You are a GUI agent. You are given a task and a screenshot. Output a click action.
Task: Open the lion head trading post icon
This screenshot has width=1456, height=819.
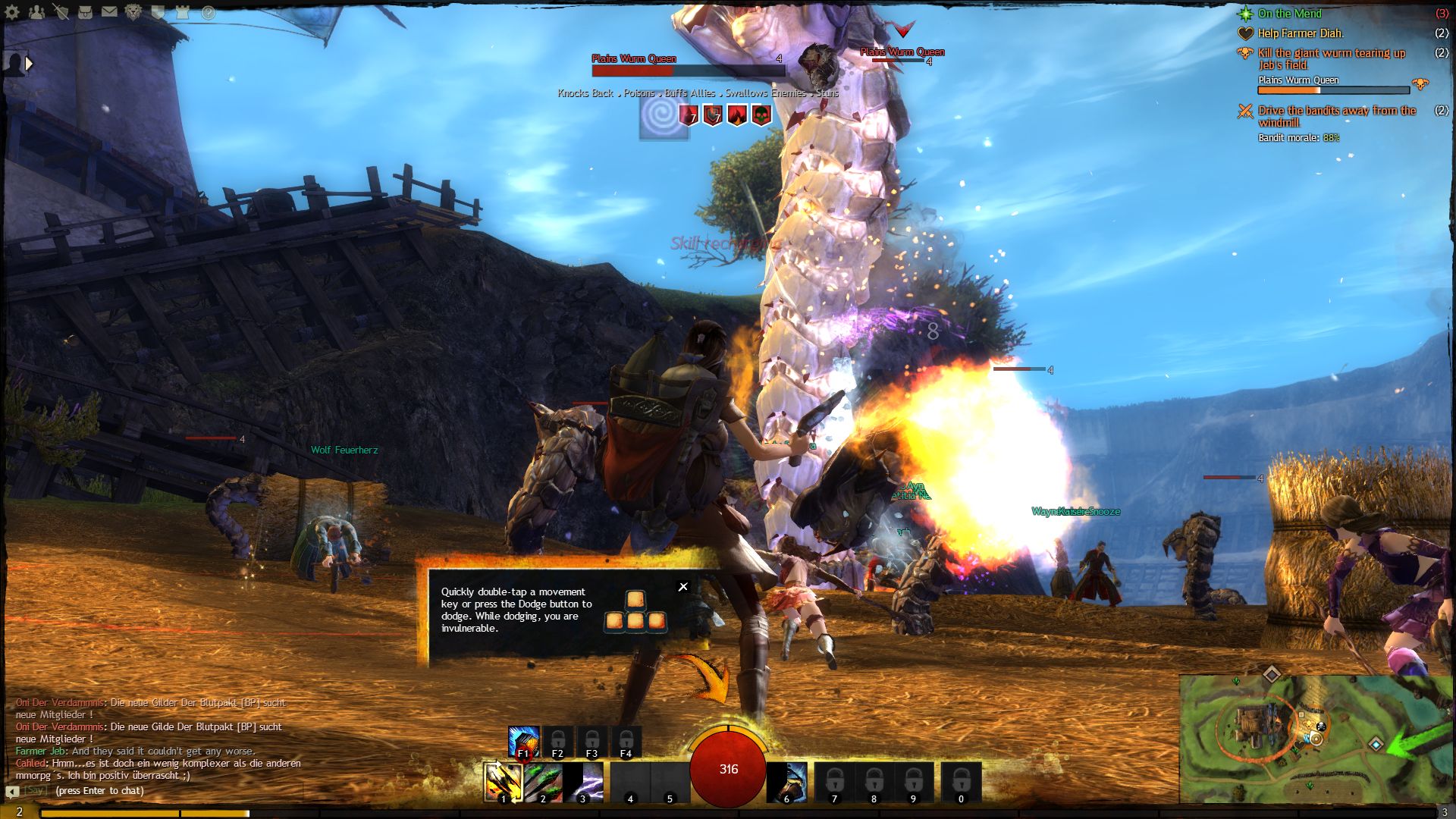pyautogui.click(x=133, y=12)
